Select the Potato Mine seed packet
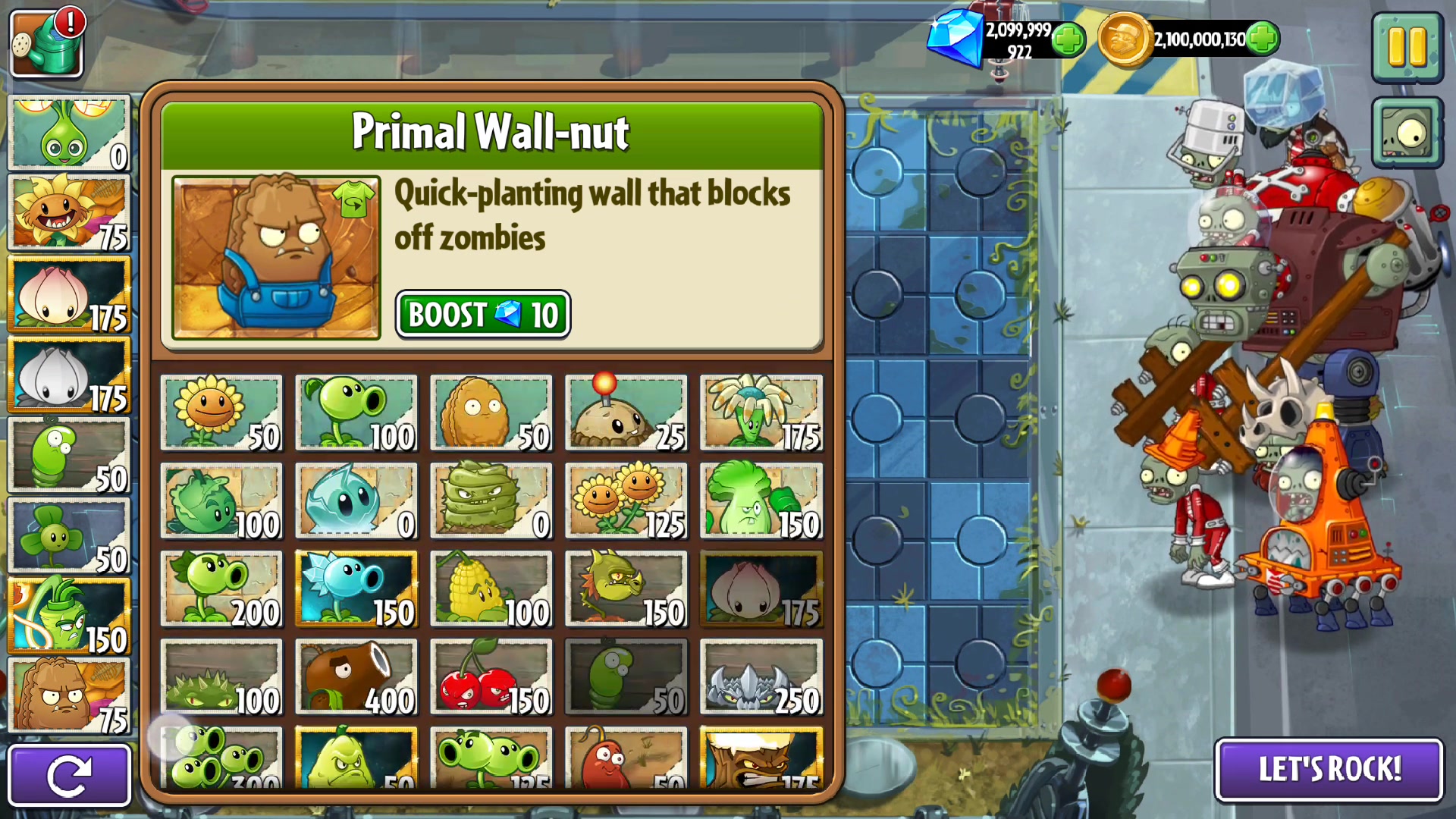1456x819 pixels. point(626,413)
